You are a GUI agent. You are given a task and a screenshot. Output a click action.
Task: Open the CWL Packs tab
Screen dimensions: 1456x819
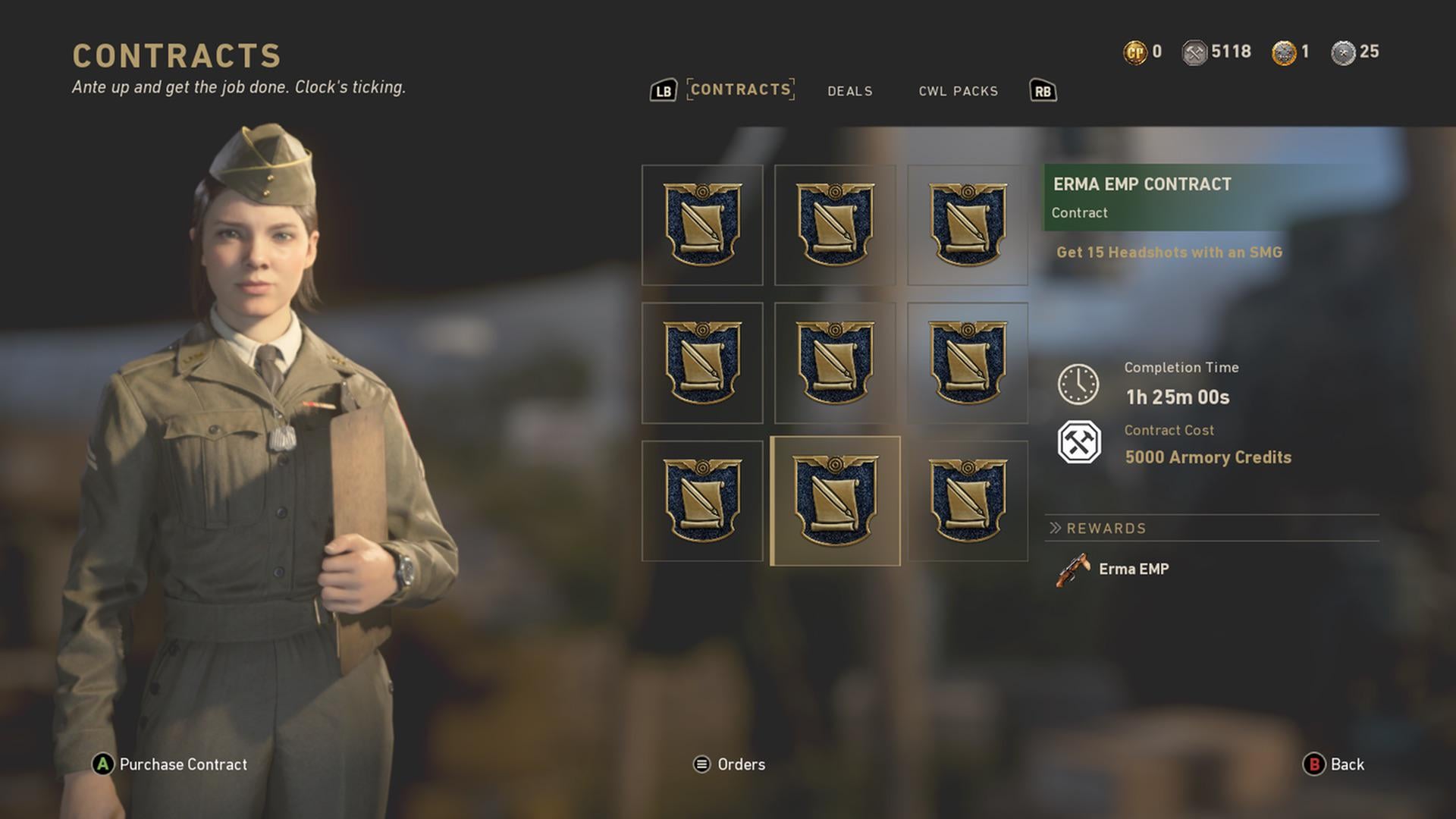pos(958,91)
